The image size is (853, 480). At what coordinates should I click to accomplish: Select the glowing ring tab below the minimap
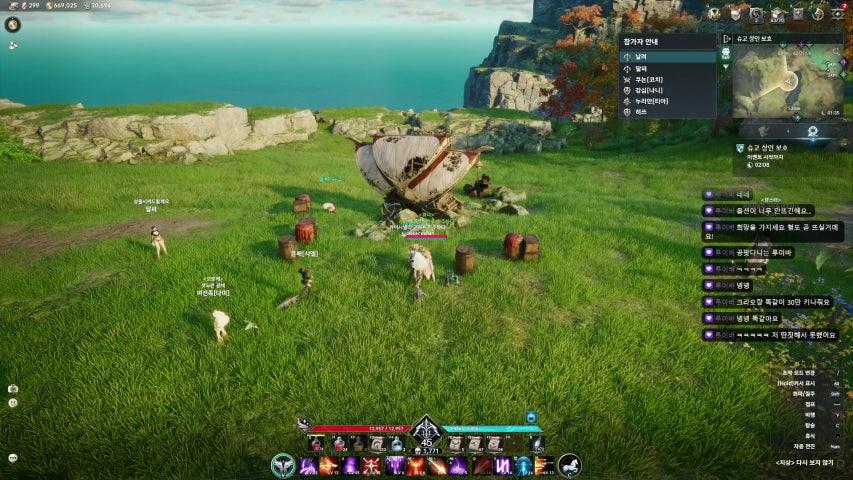812,131
